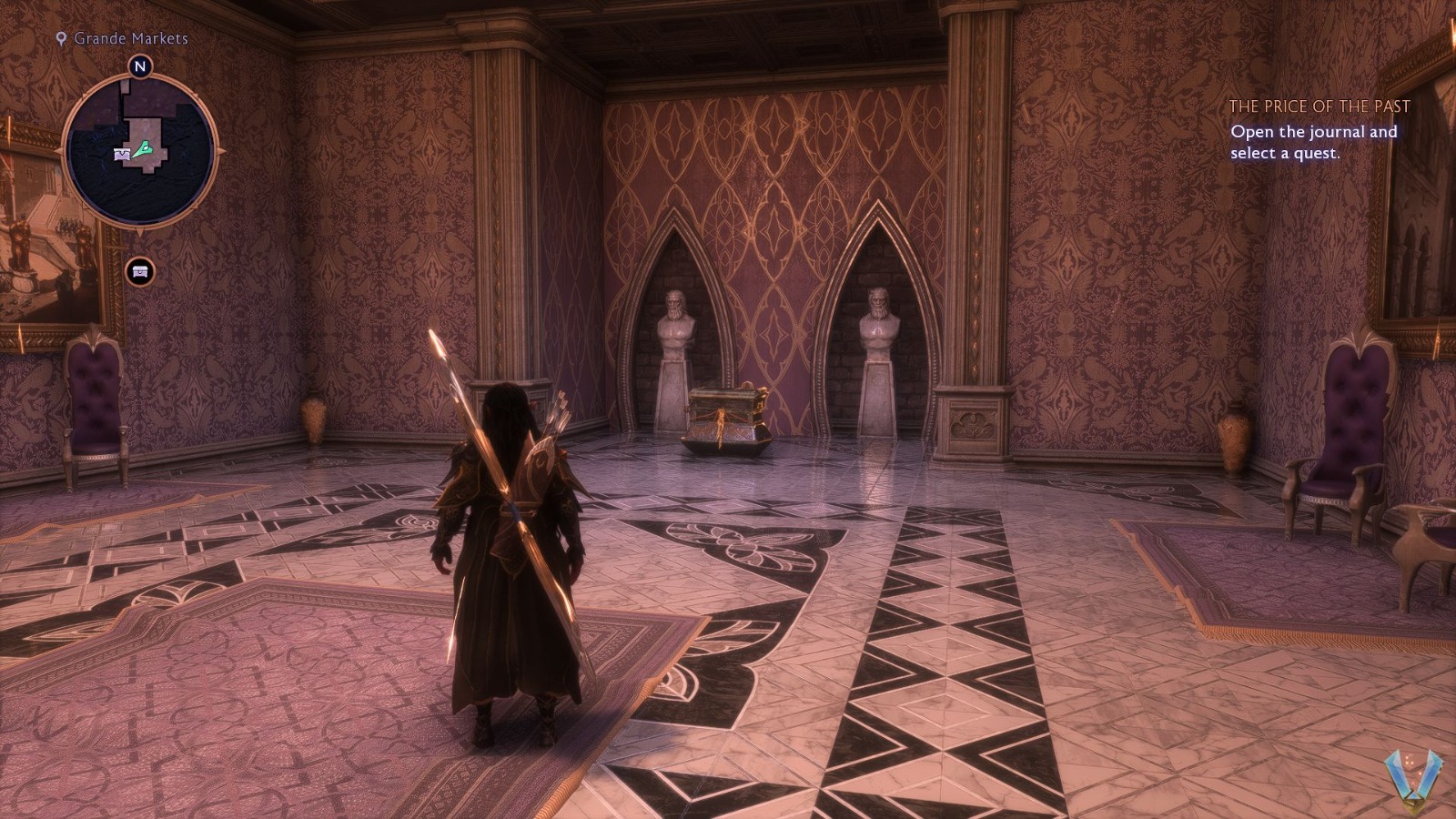Viewport: 1456px width, 819px height.
Task: Click the chest tracker icon below the minimap
Action: [x=138, y=270]
